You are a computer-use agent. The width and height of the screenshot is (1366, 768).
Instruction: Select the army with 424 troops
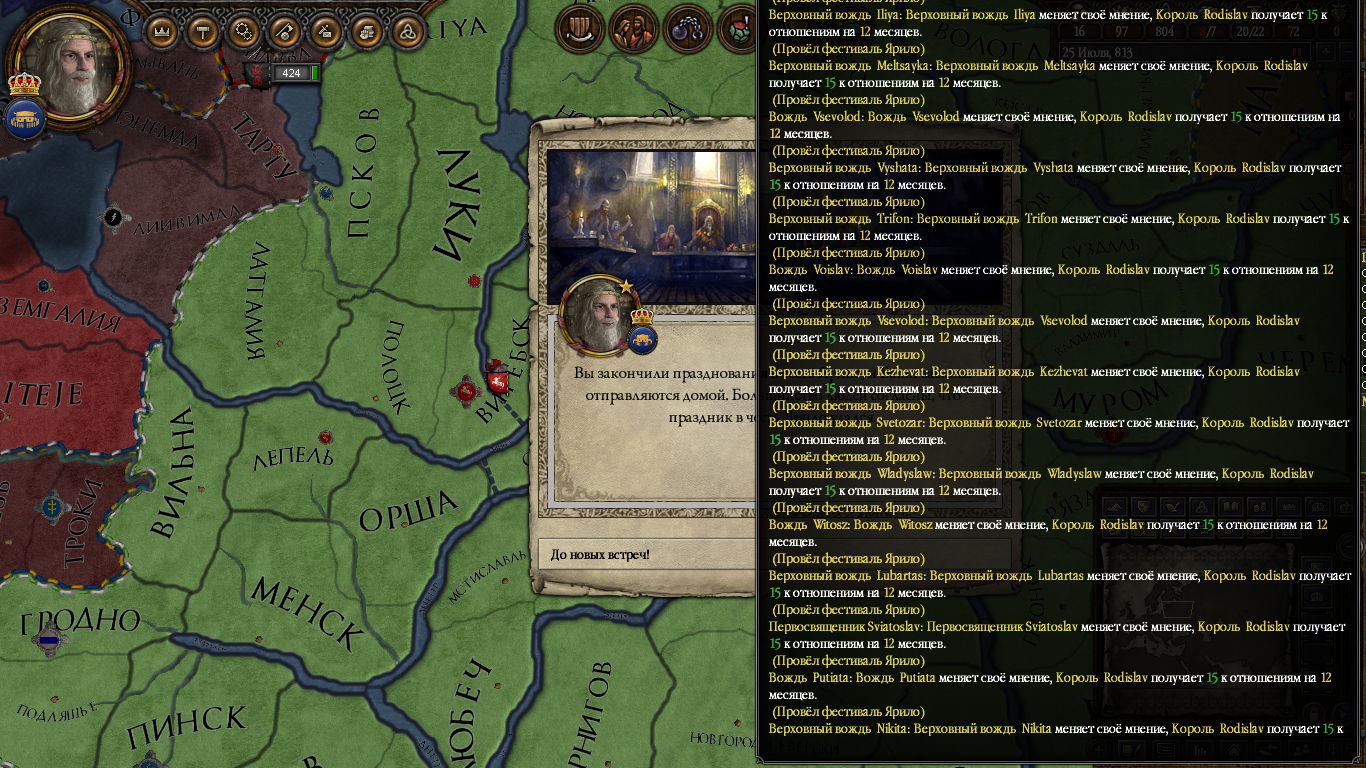pos(290,73)
